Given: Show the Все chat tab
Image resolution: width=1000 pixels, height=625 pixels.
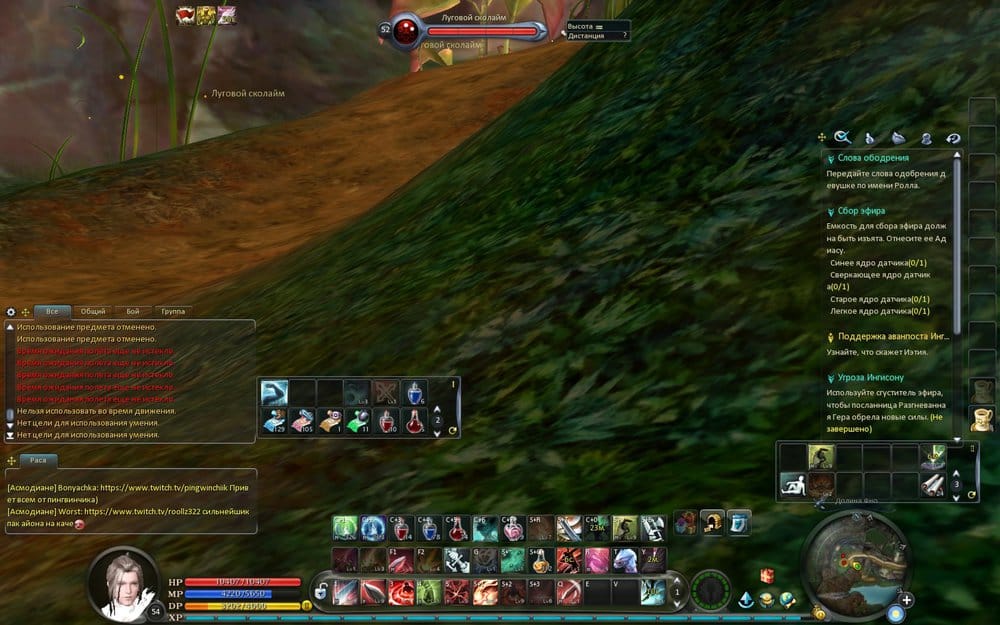Looking at the screenshot, I should 52,311.
